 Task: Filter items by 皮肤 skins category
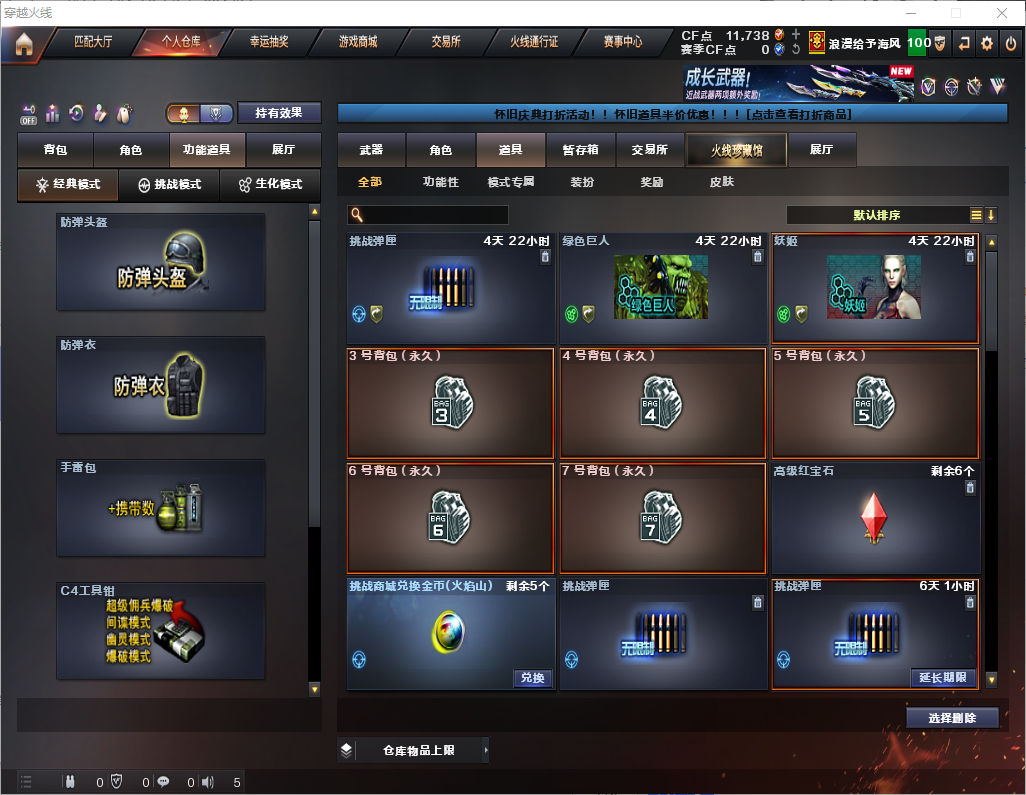pyautogui.click(x=721, y=182)
